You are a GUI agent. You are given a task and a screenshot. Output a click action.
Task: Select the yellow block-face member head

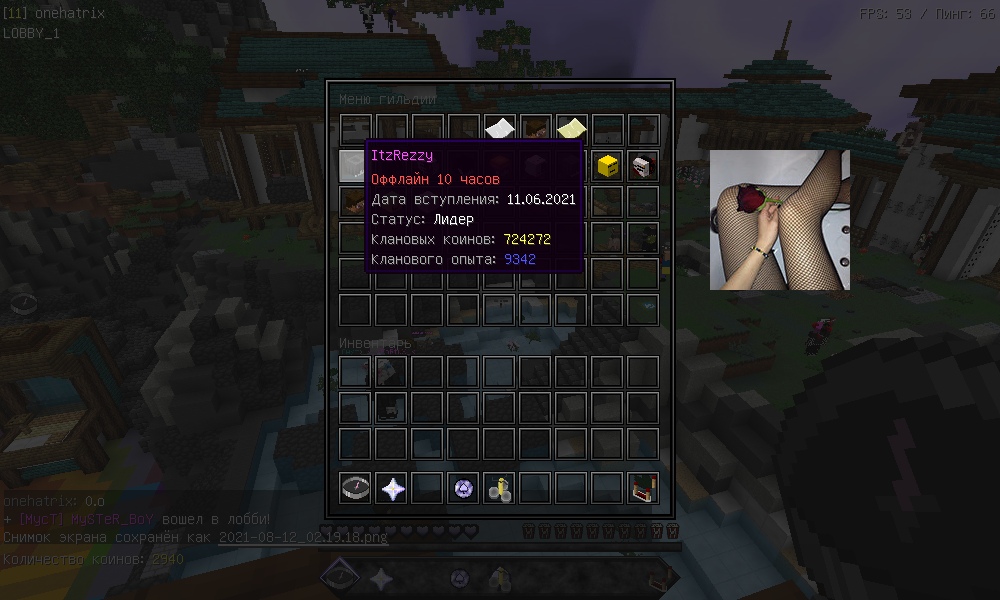click(607, 166)
